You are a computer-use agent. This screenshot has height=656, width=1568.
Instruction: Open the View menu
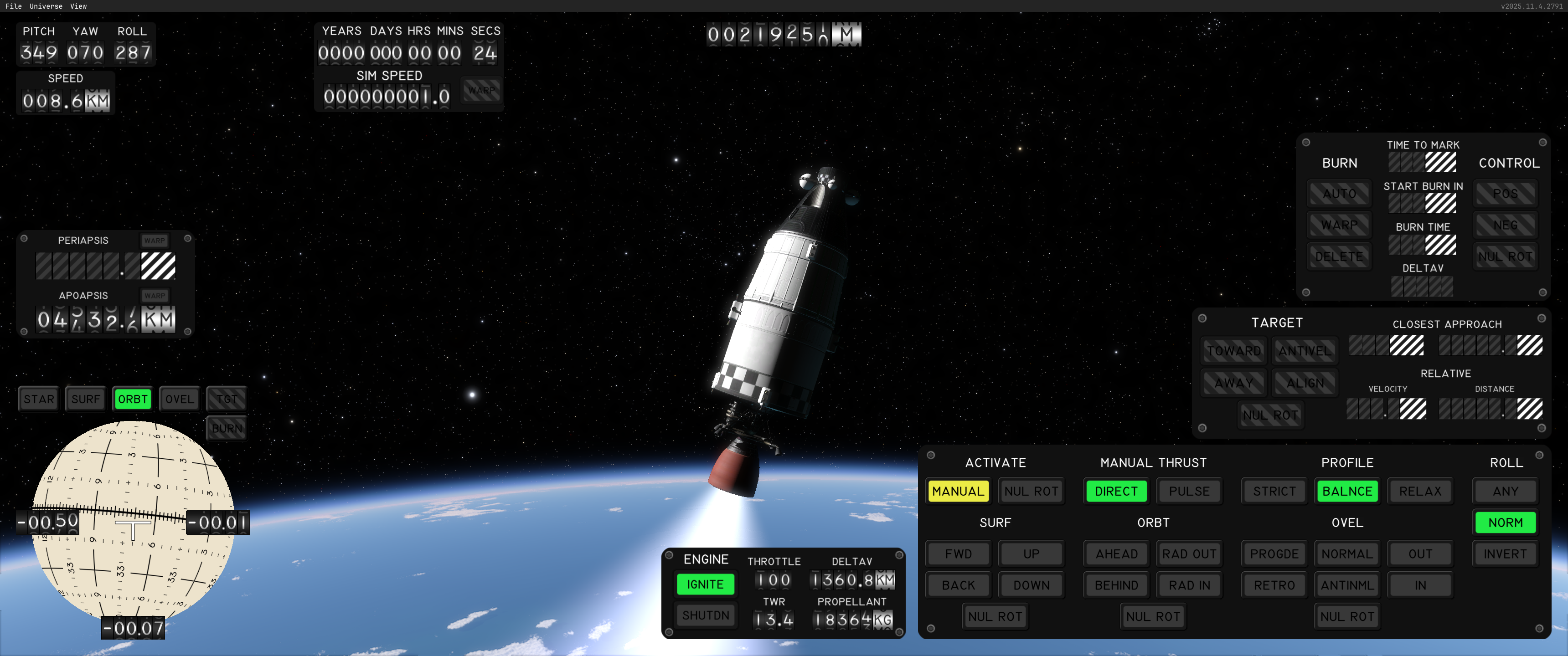tap(78, 6)
